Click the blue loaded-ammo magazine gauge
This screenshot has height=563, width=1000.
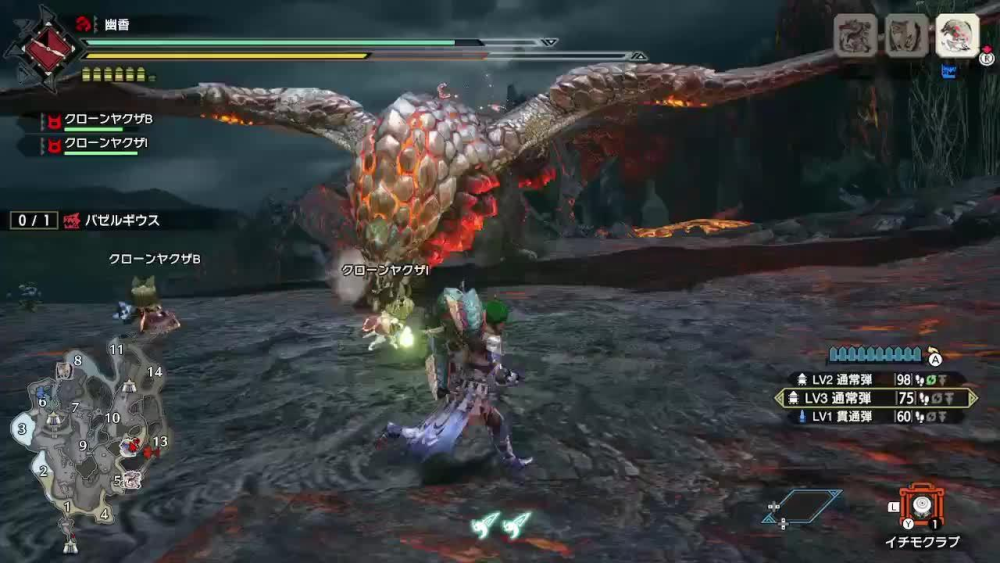click(x=875, y=354)
